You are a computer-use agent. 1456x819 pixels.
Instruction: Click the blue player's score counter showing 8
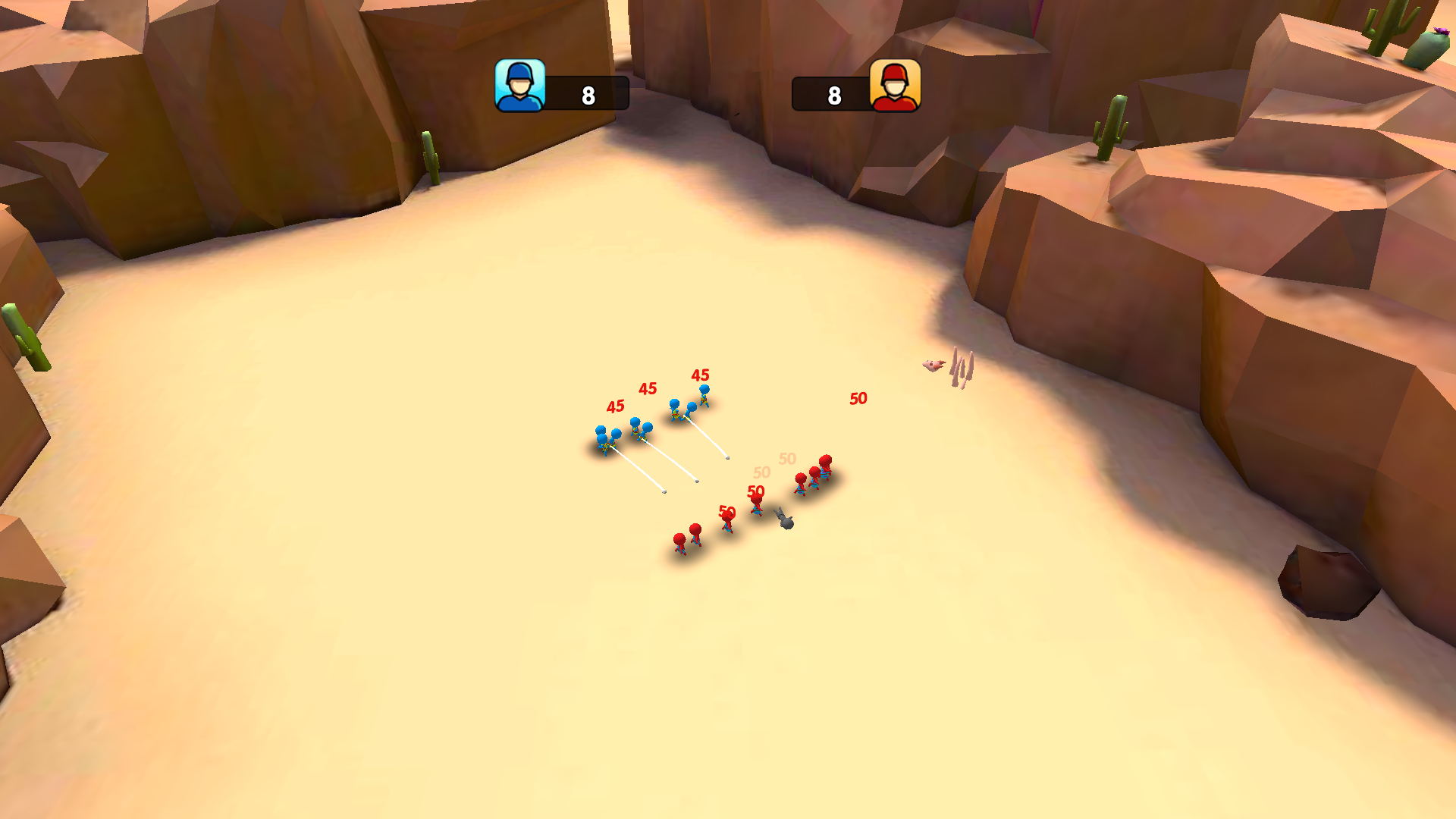[588, 95]
